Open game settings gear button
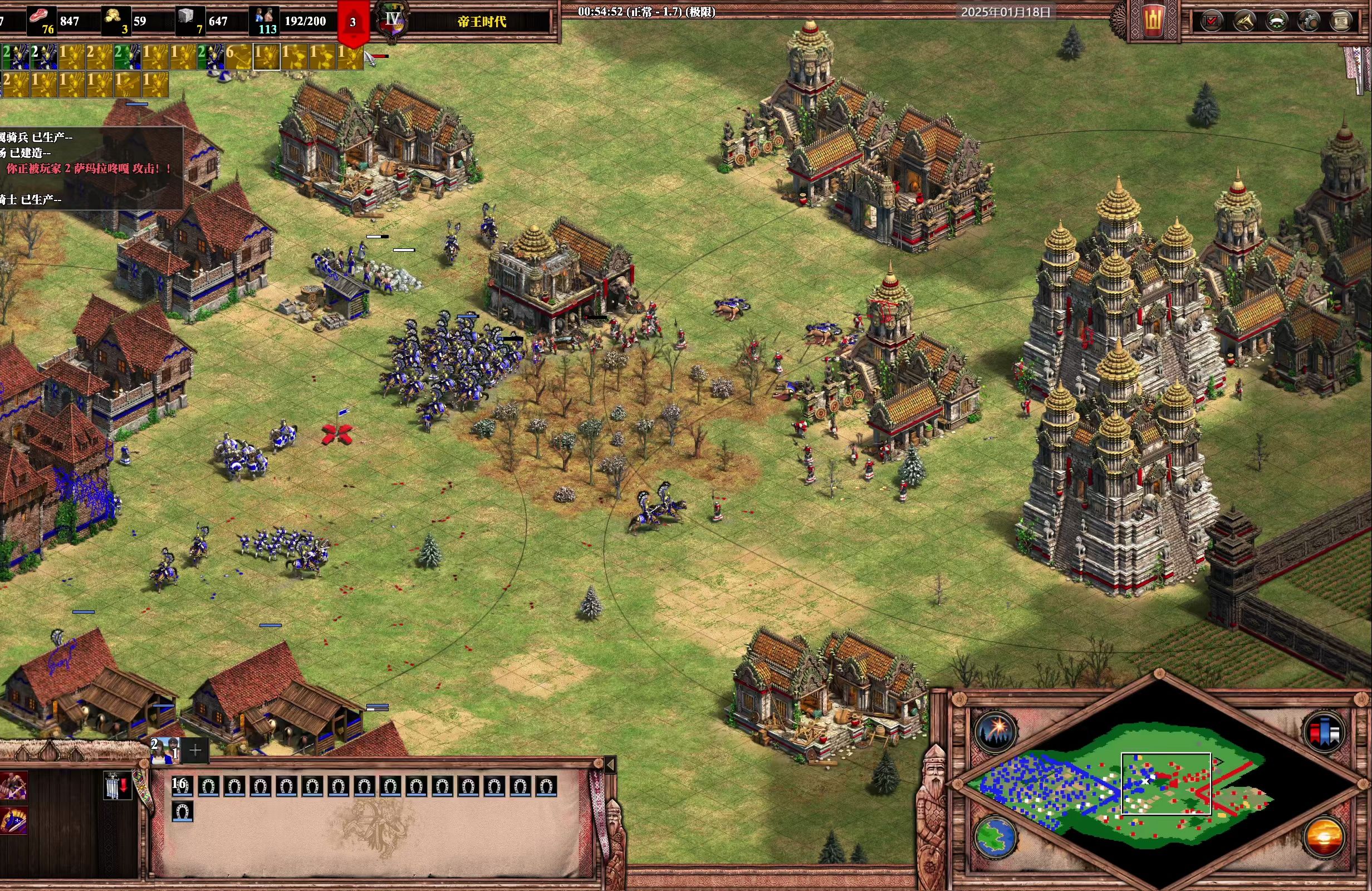The image size is (1372, 891). click(x=1310, y=21)
